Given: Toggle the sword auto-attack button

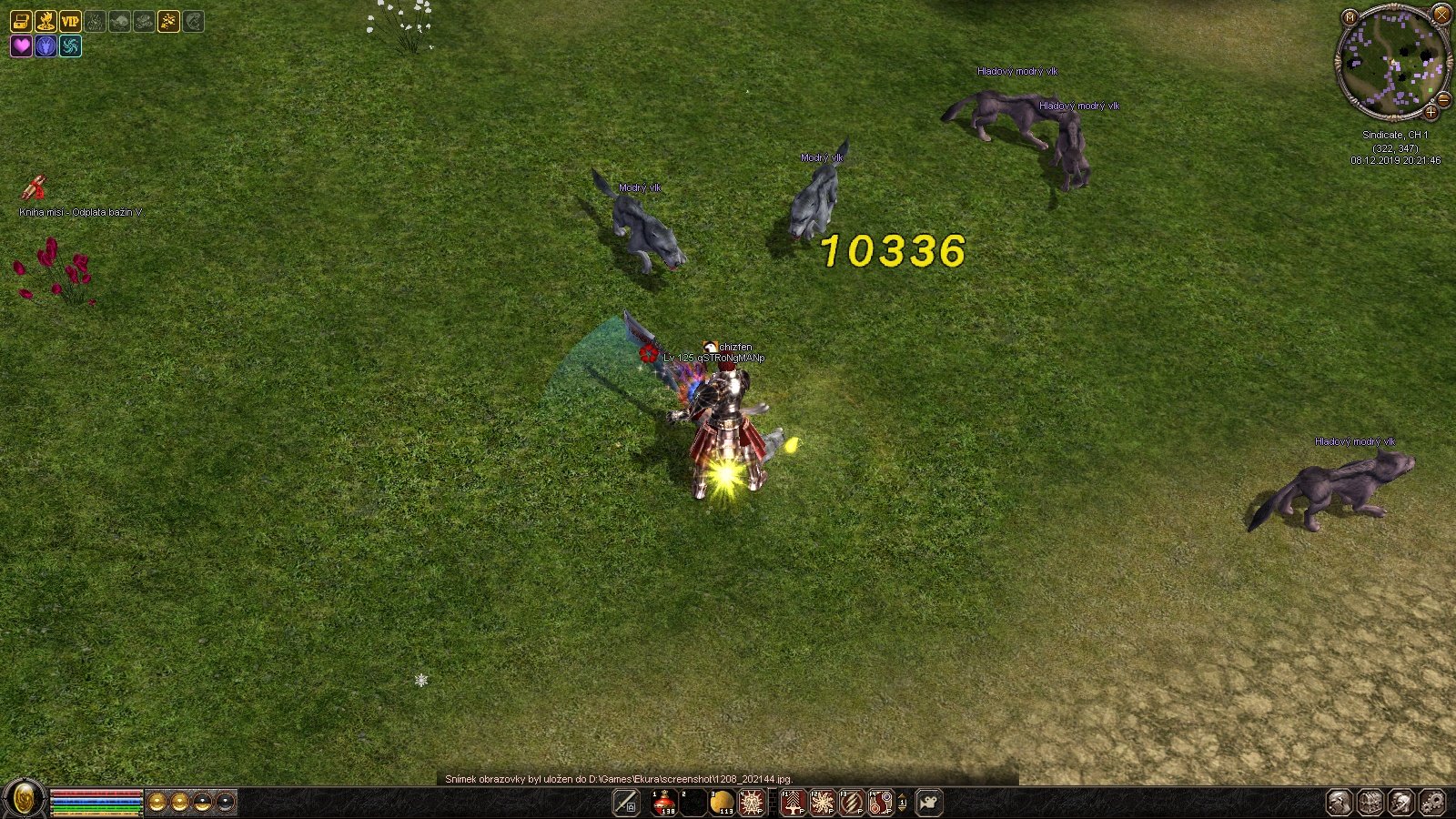Looking at the screenshot, I should pyautogui.click(x=626, y=803).
